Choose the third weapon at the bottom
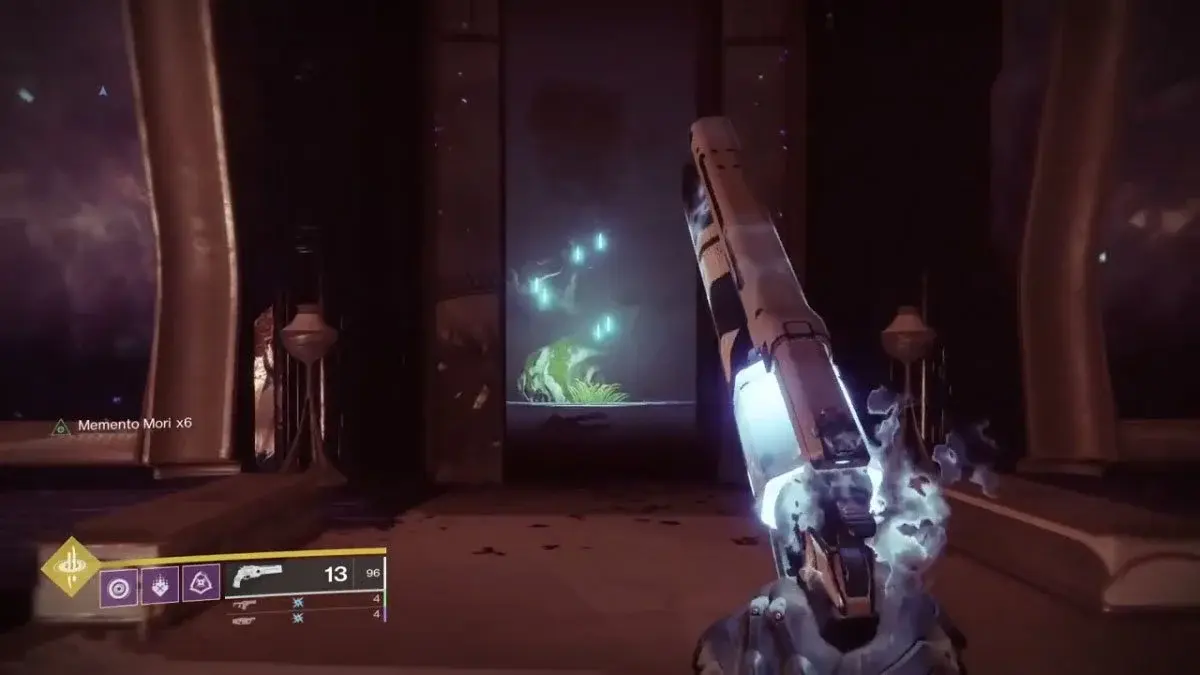This screenshot has width=1200, height=675. 245,618
